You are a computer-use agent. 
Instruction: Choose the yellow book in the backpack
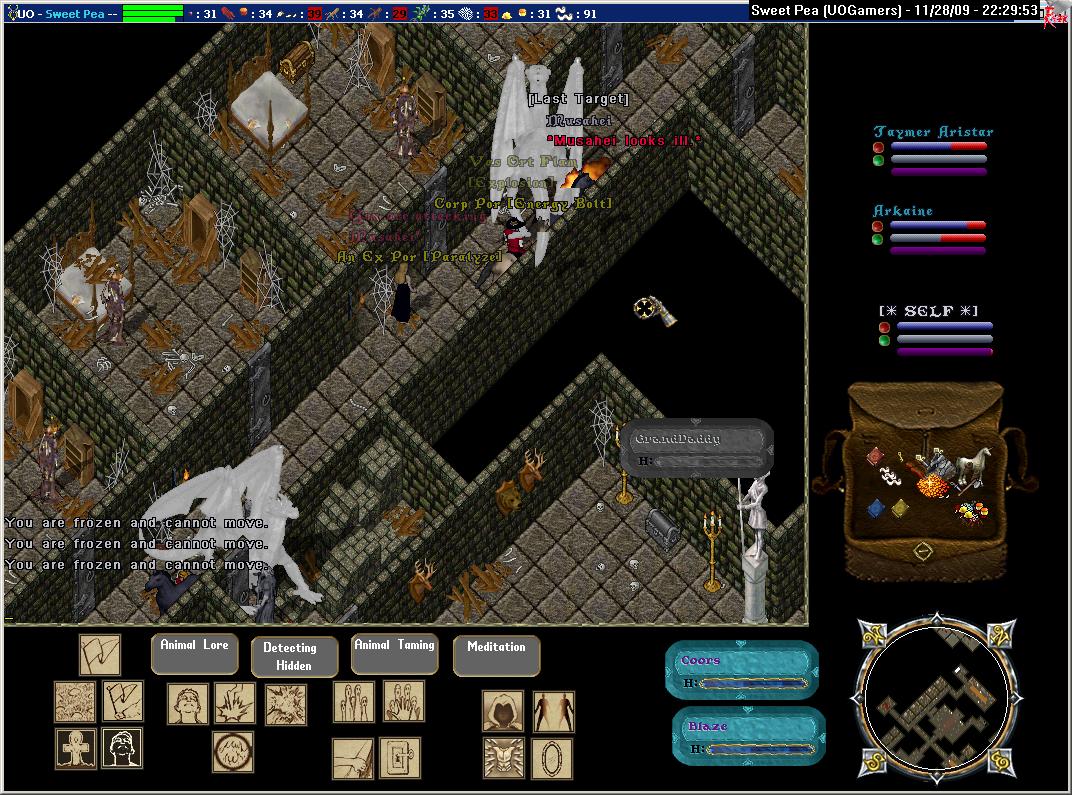(x=900, y=508)
